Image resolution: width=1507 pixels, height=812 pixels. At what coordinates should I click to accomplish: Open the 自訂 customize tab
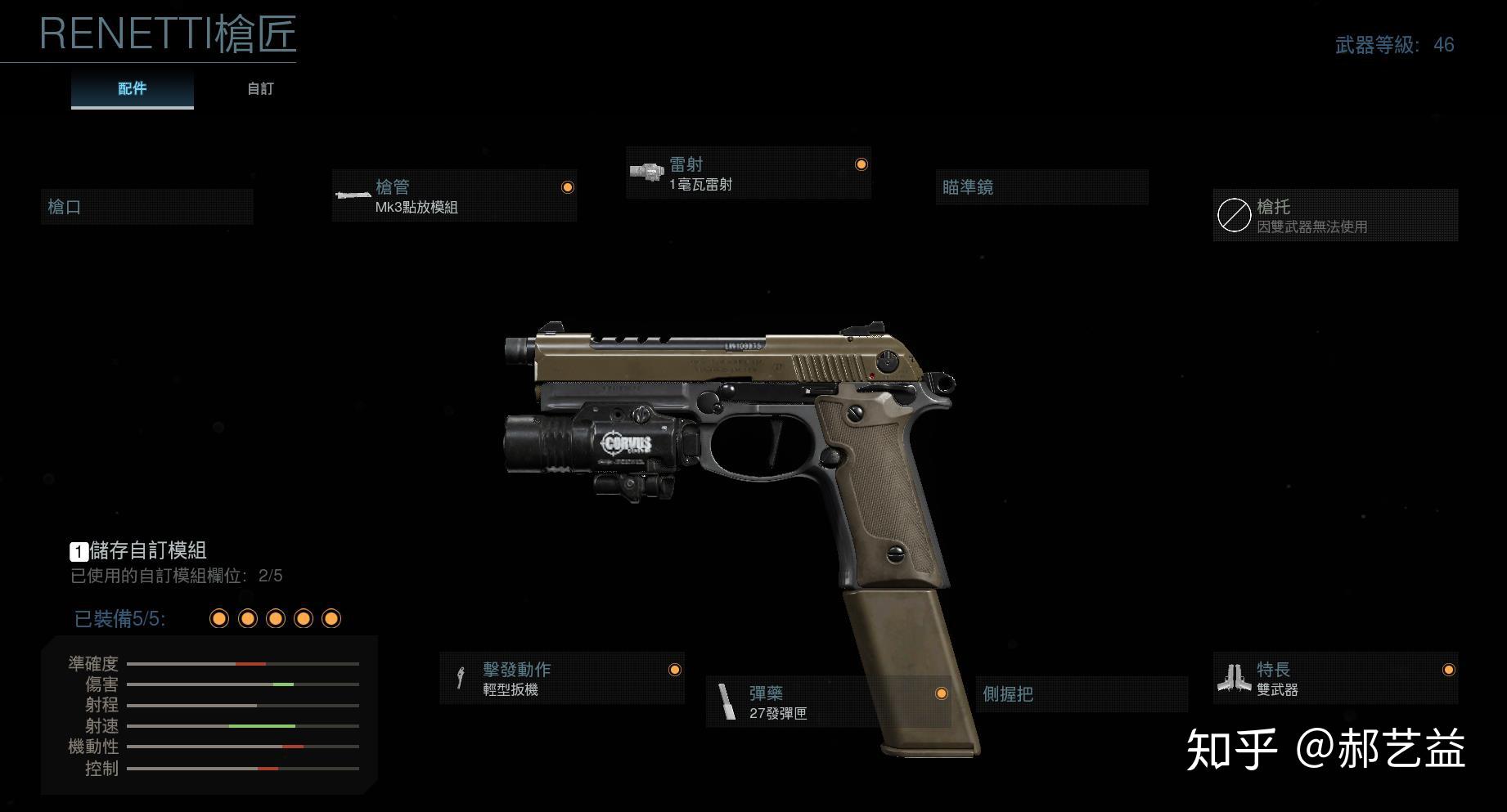(260, 88)
